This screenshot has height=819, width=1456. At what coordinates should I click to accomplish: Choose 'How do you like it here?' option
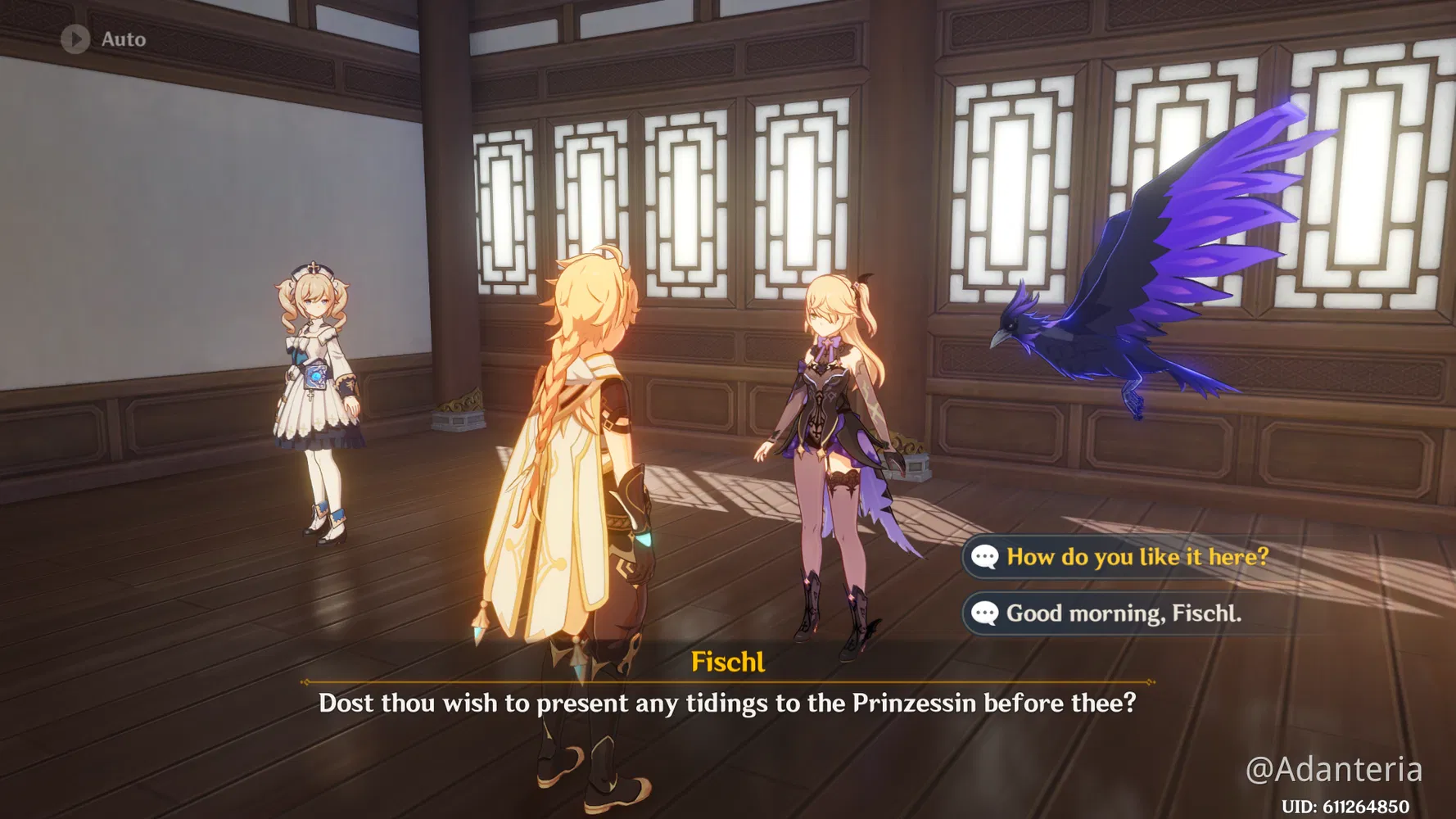click(1137, 557)
